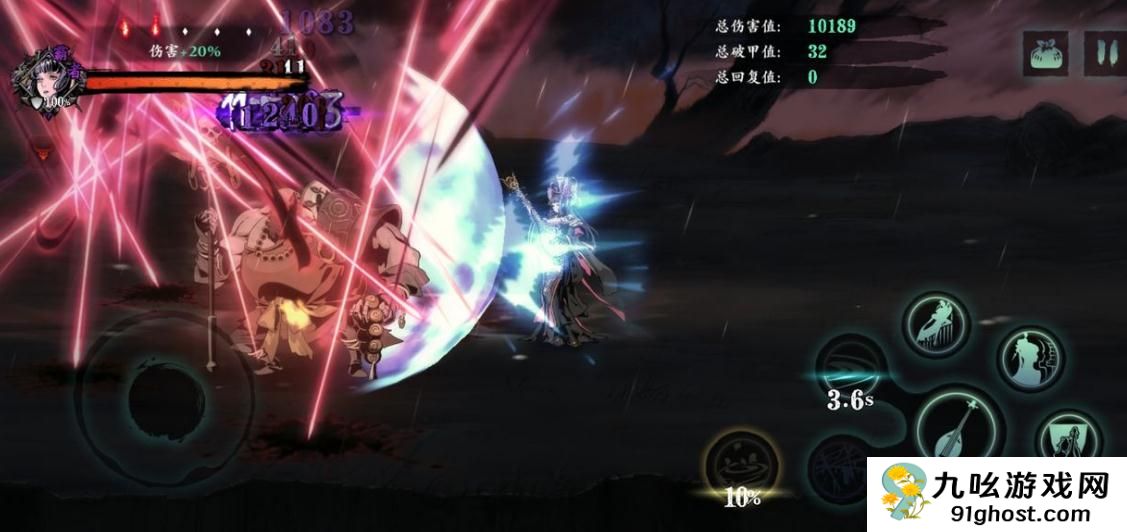Activate the long-haired woman silhouette skill

point(1030,359)
